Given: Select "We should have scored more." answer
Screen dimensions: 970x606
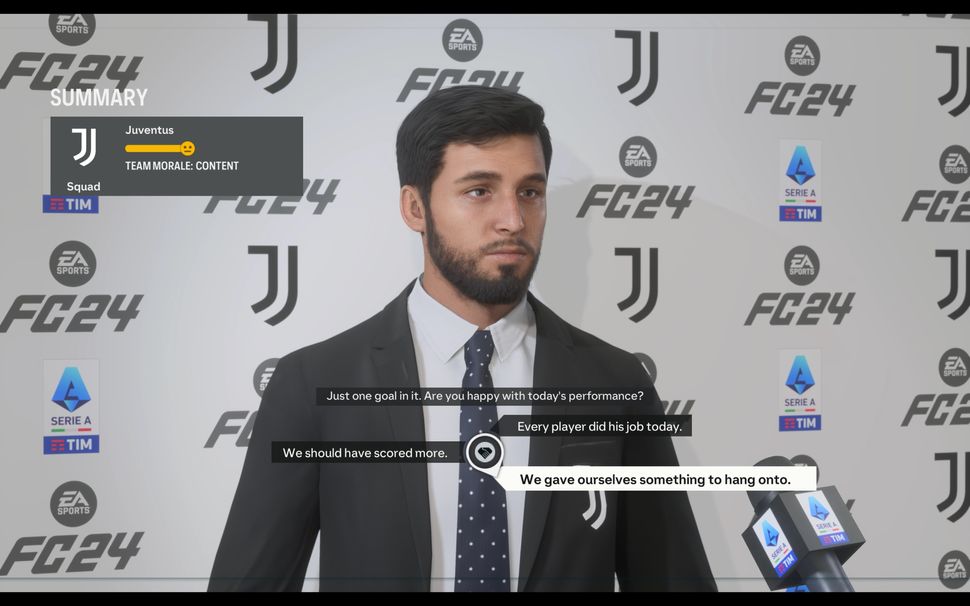Looking at the screenshot, I should tap(365, 453).
